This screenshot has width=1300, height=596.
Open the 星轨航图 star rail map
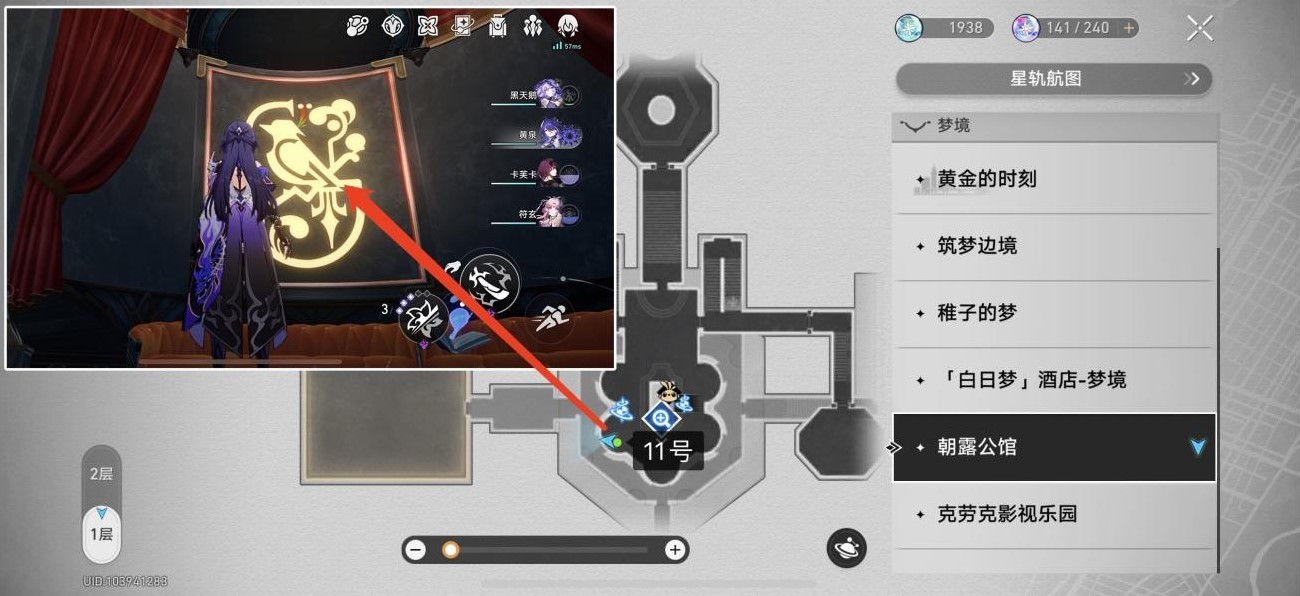point(1053,78)
